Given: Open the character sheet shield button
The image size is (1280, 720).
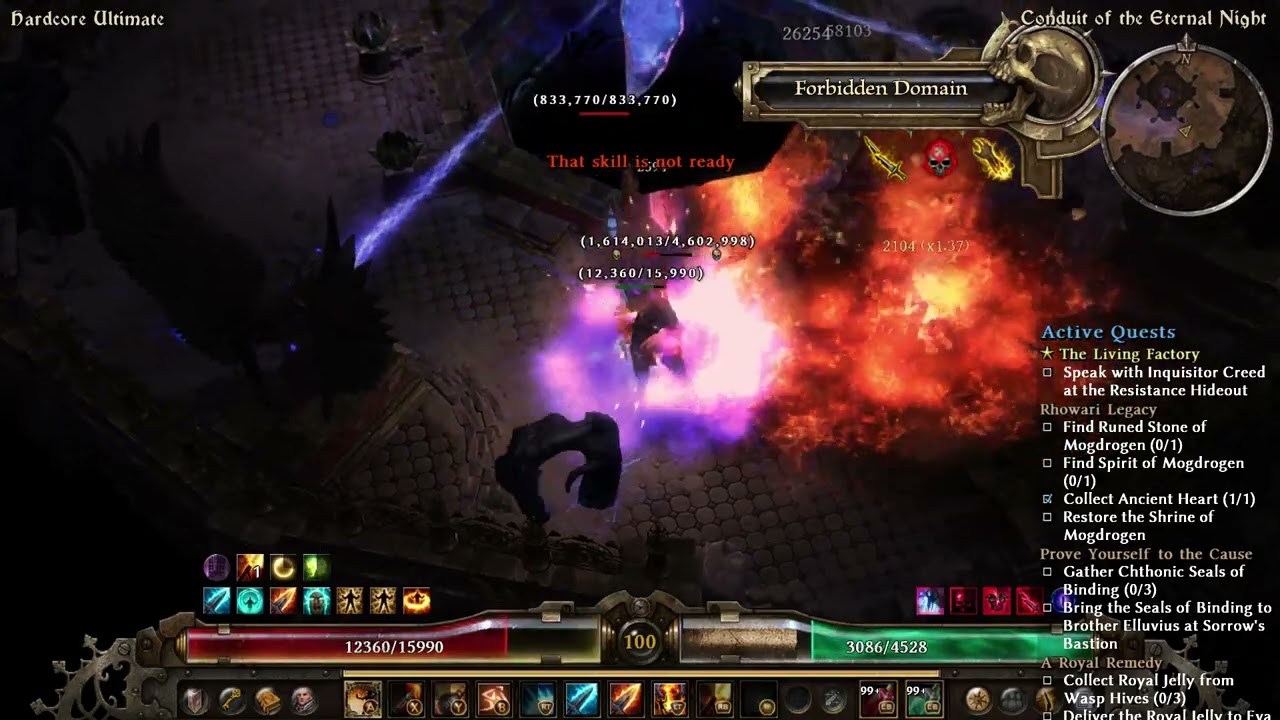Looking at the screenshot, I should (x=196, y=700).
